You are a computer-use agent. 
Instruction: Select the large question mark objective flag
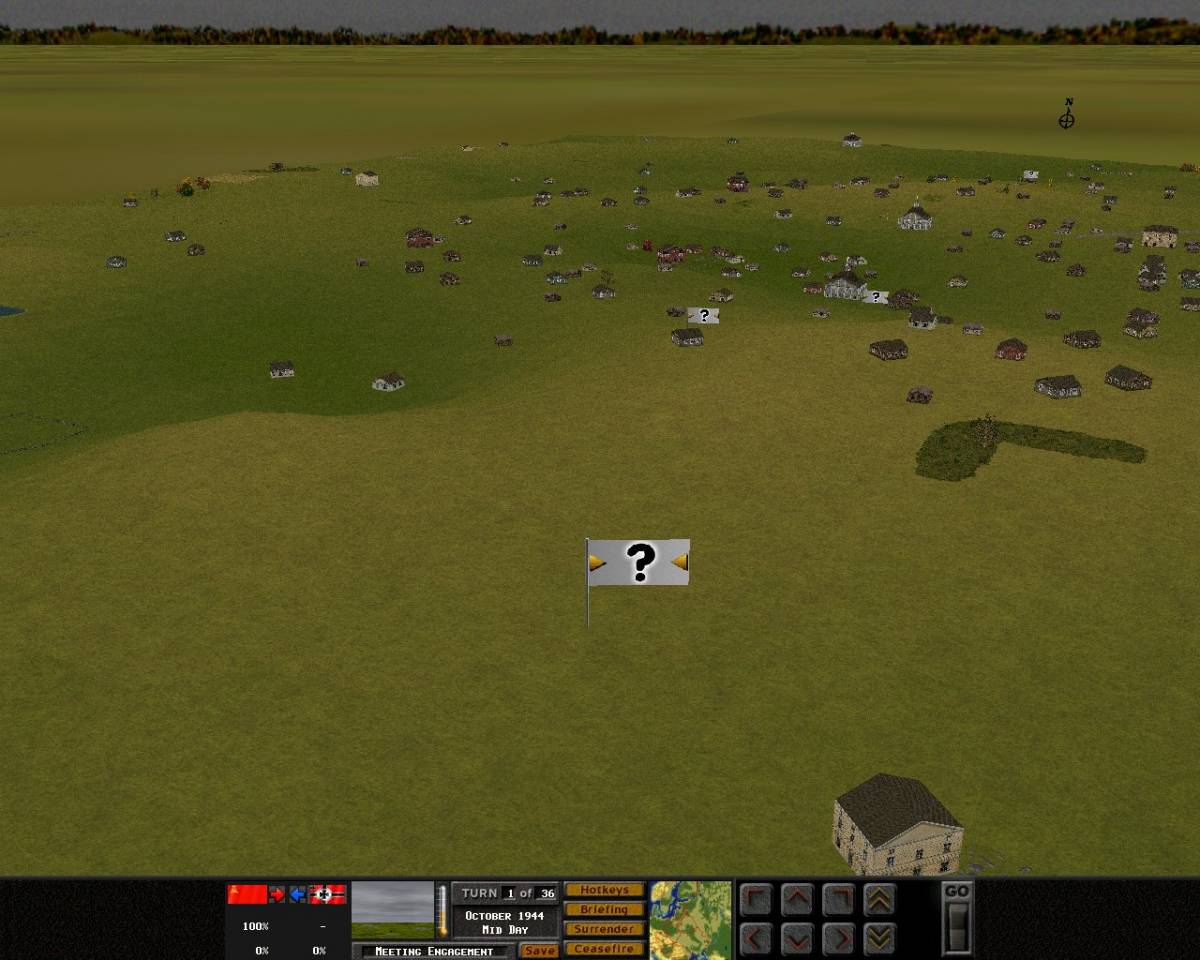click(x=639, y=563)
